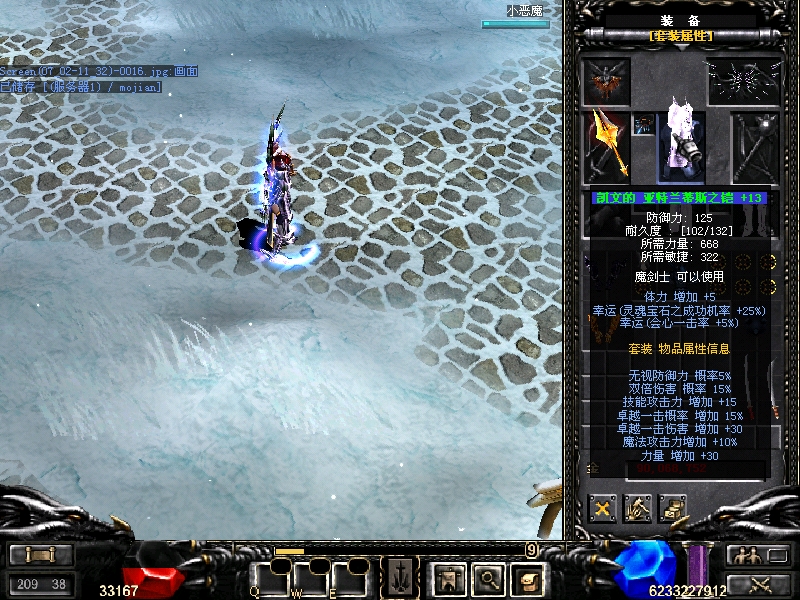800x600 pixels.
Task: Select the E hotkey item slot
Action: pos(351,577)
